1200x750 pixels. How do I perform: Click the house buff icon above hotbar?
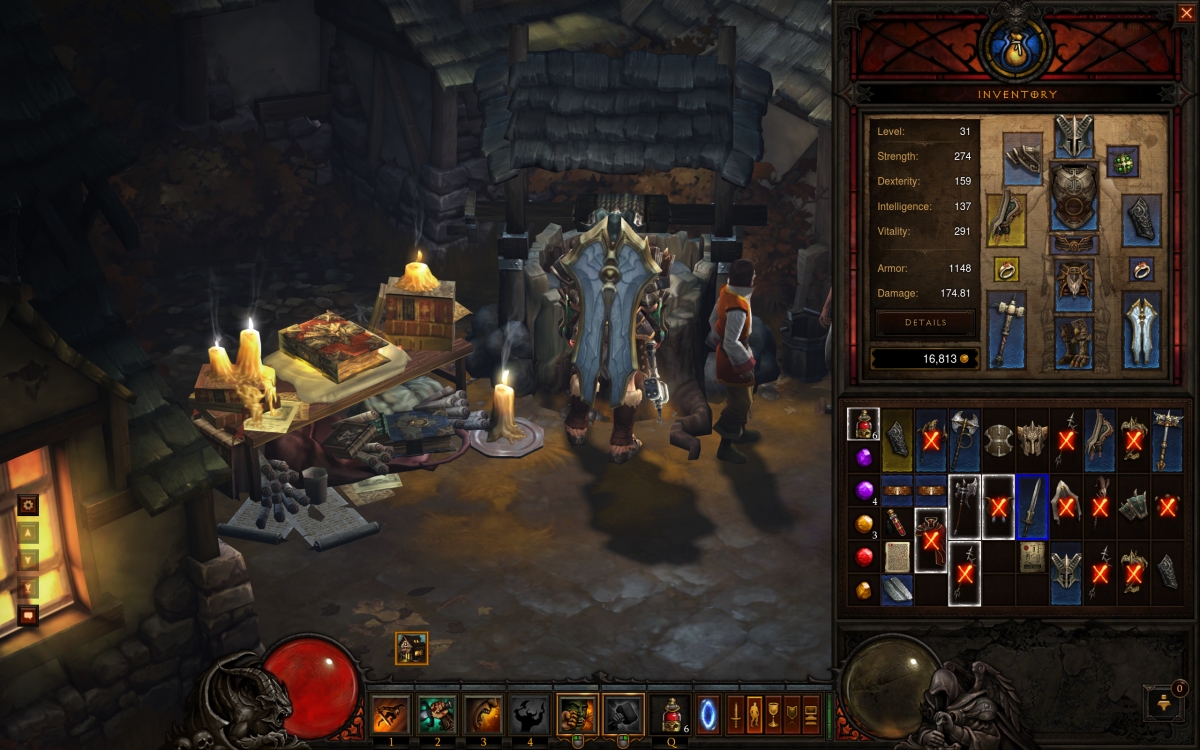click(411, 648)
